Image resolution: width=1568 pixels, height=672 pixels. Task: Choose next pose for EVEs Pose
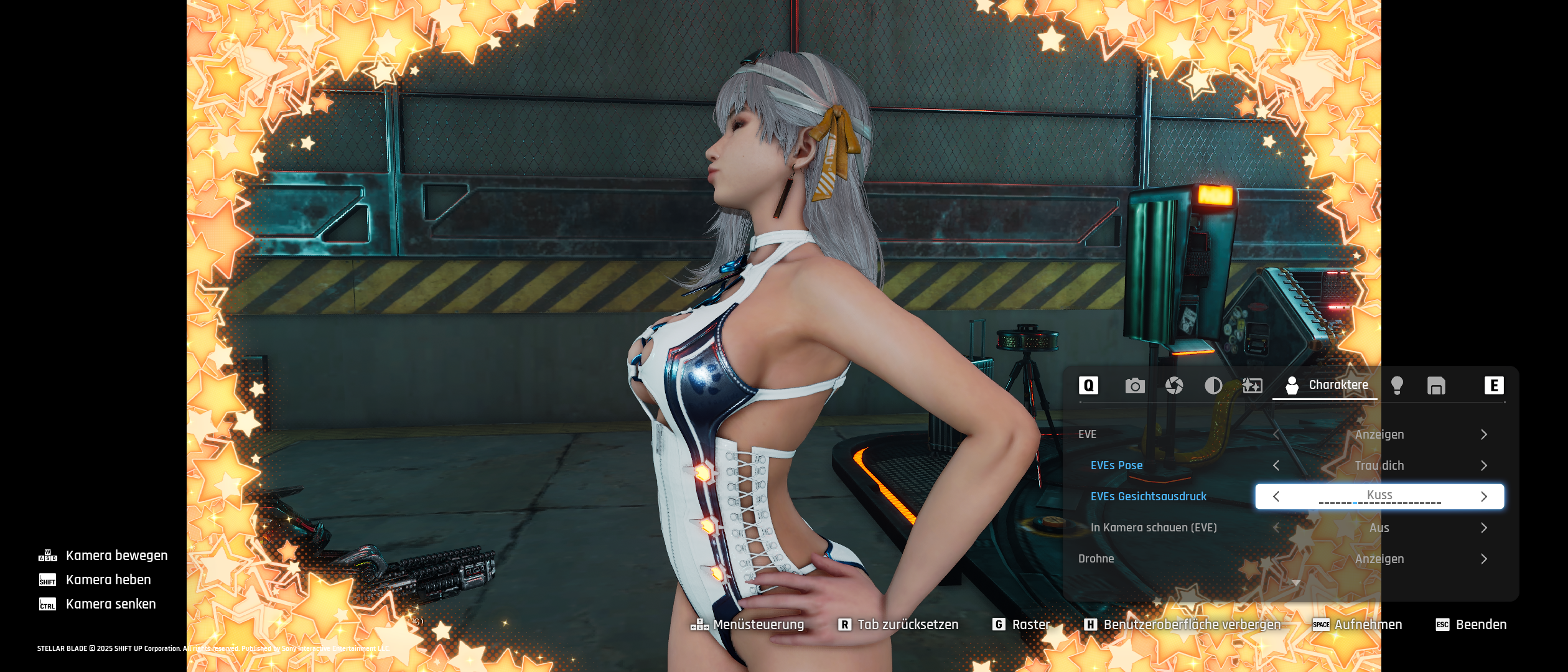coord(1484,465)
